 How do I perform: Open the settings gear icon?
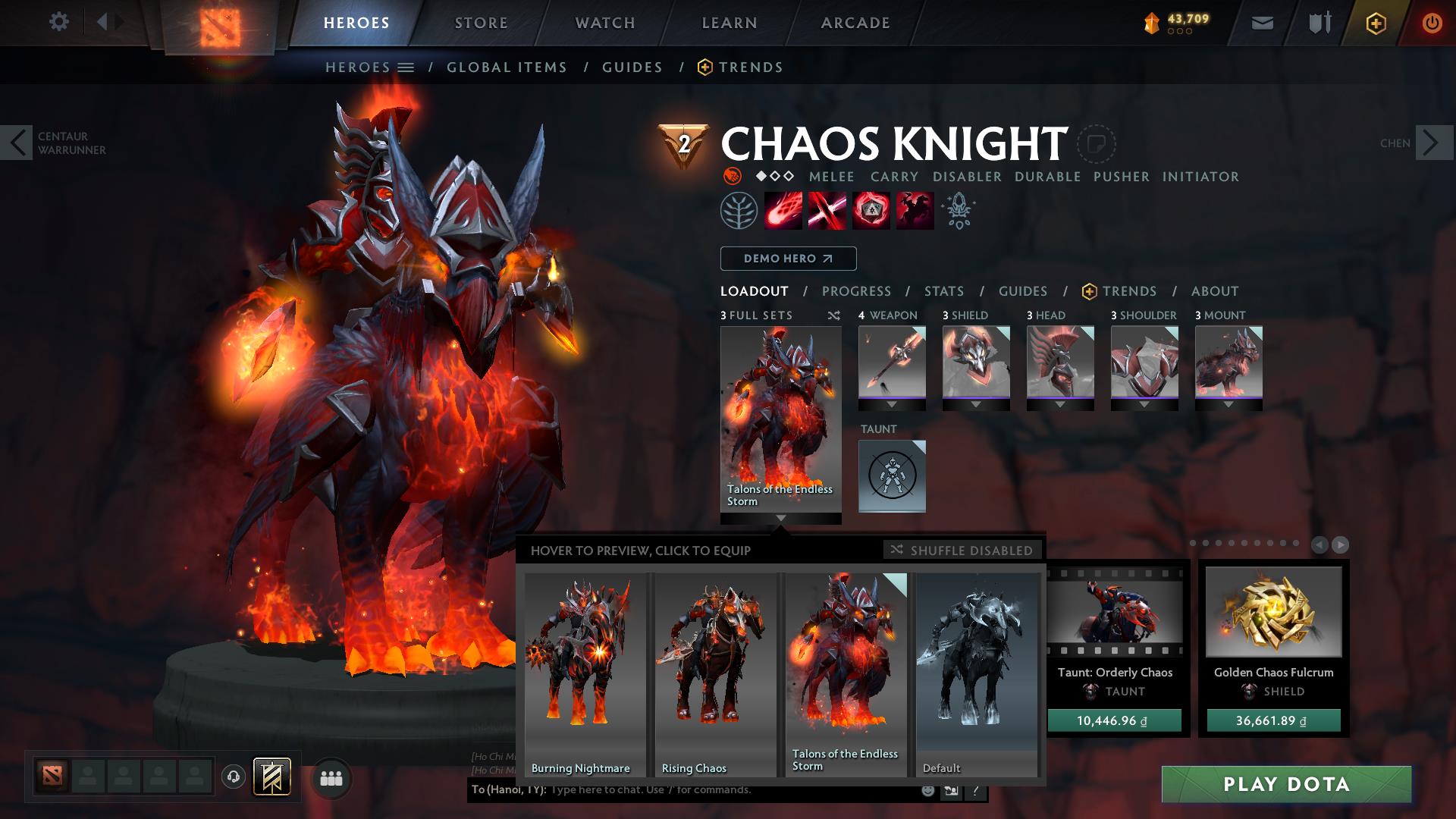point(59,22)
